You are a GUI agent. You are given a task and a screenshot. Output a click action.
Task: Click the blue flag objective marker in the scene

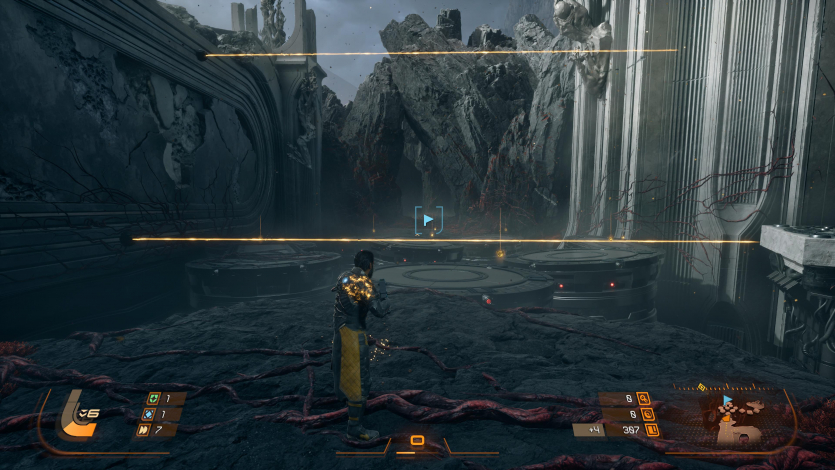coord(429,219)
